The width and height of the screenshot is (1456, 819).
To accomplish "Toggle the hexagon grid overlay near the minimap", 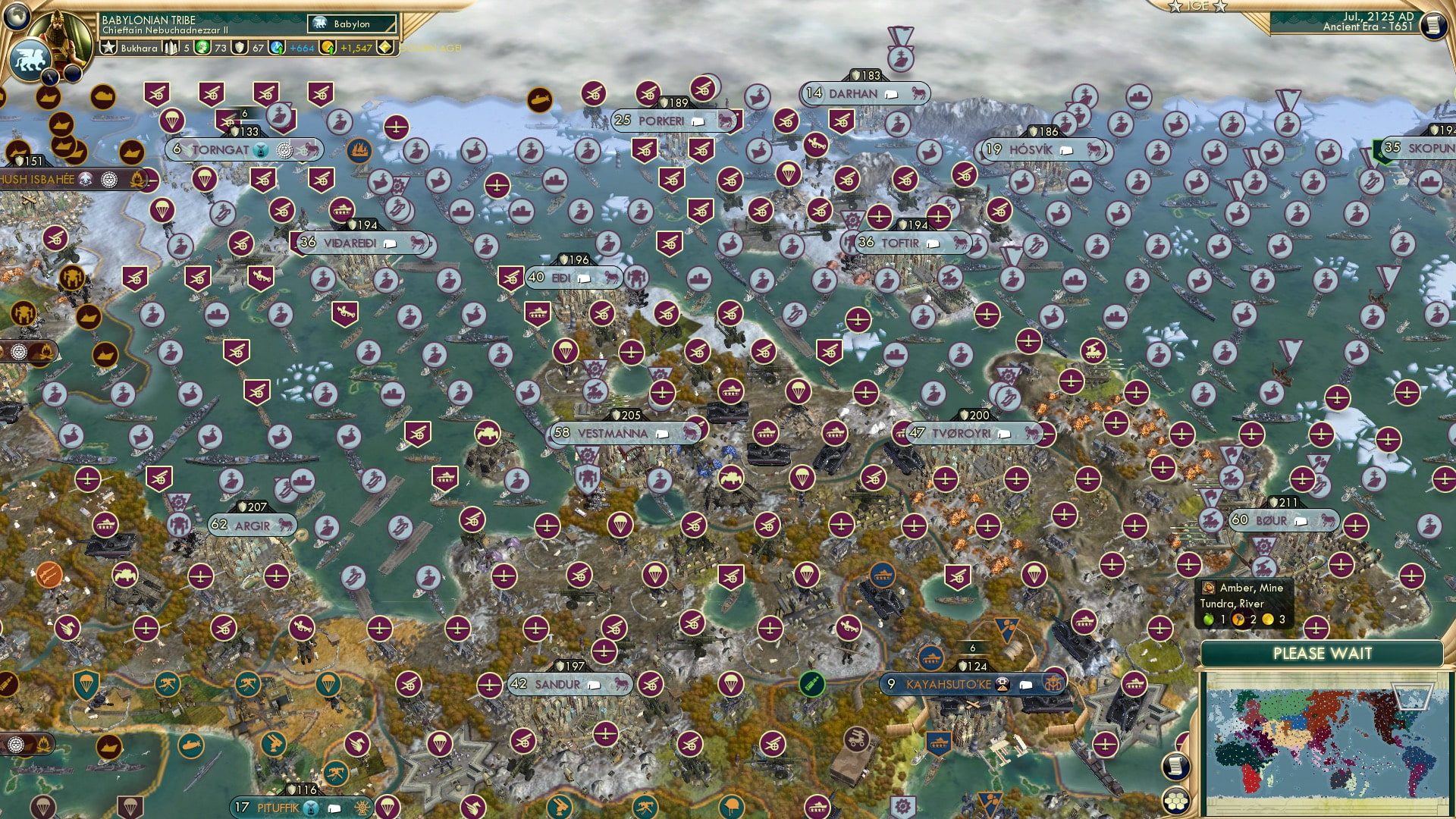I will (1176, 802).
